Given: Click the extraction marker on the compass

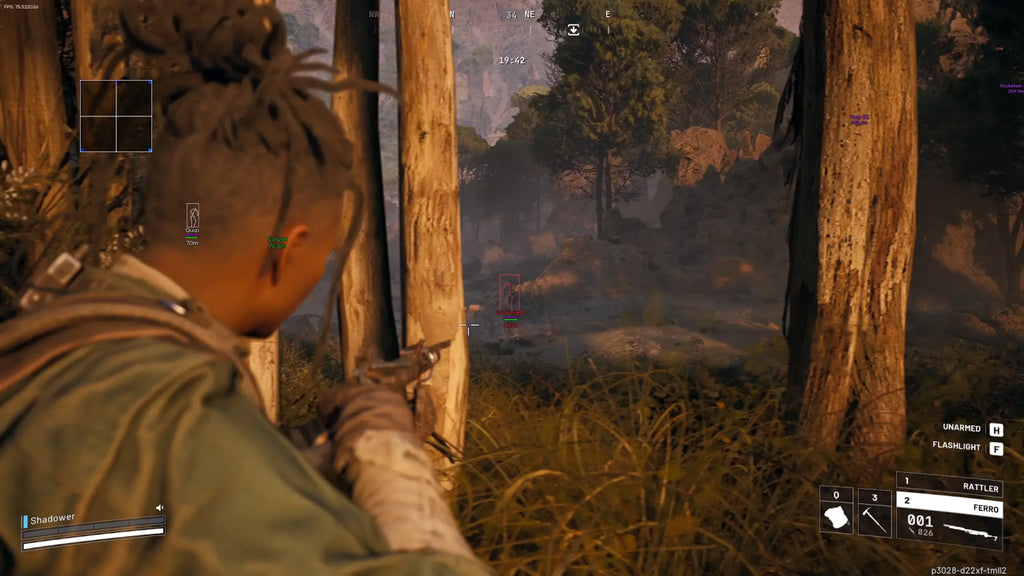Looking at the screenshot, I should click(573, 29).
